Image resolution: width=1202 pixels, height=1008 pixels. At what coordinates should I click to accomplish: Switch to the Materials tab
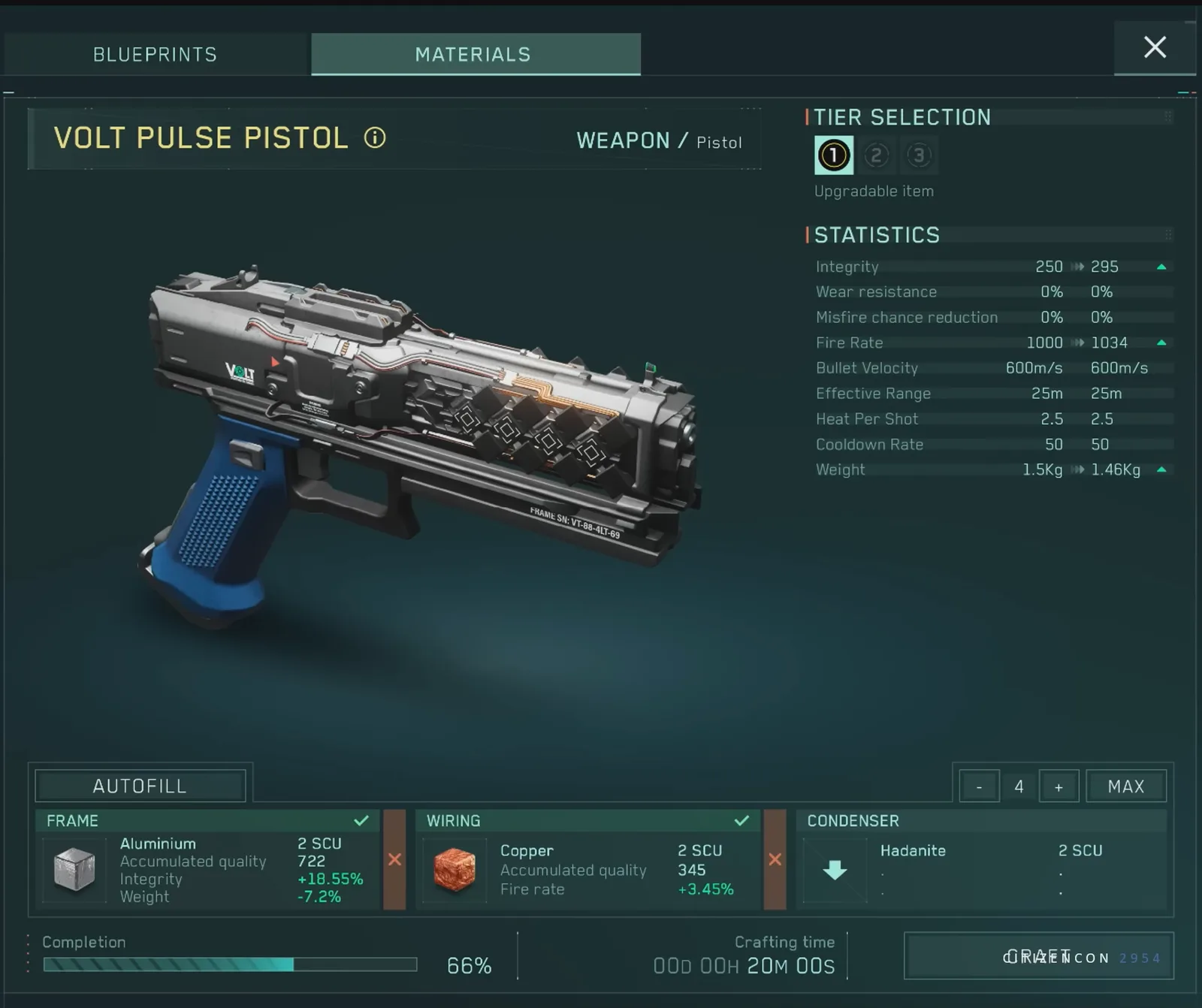point(473,53)
